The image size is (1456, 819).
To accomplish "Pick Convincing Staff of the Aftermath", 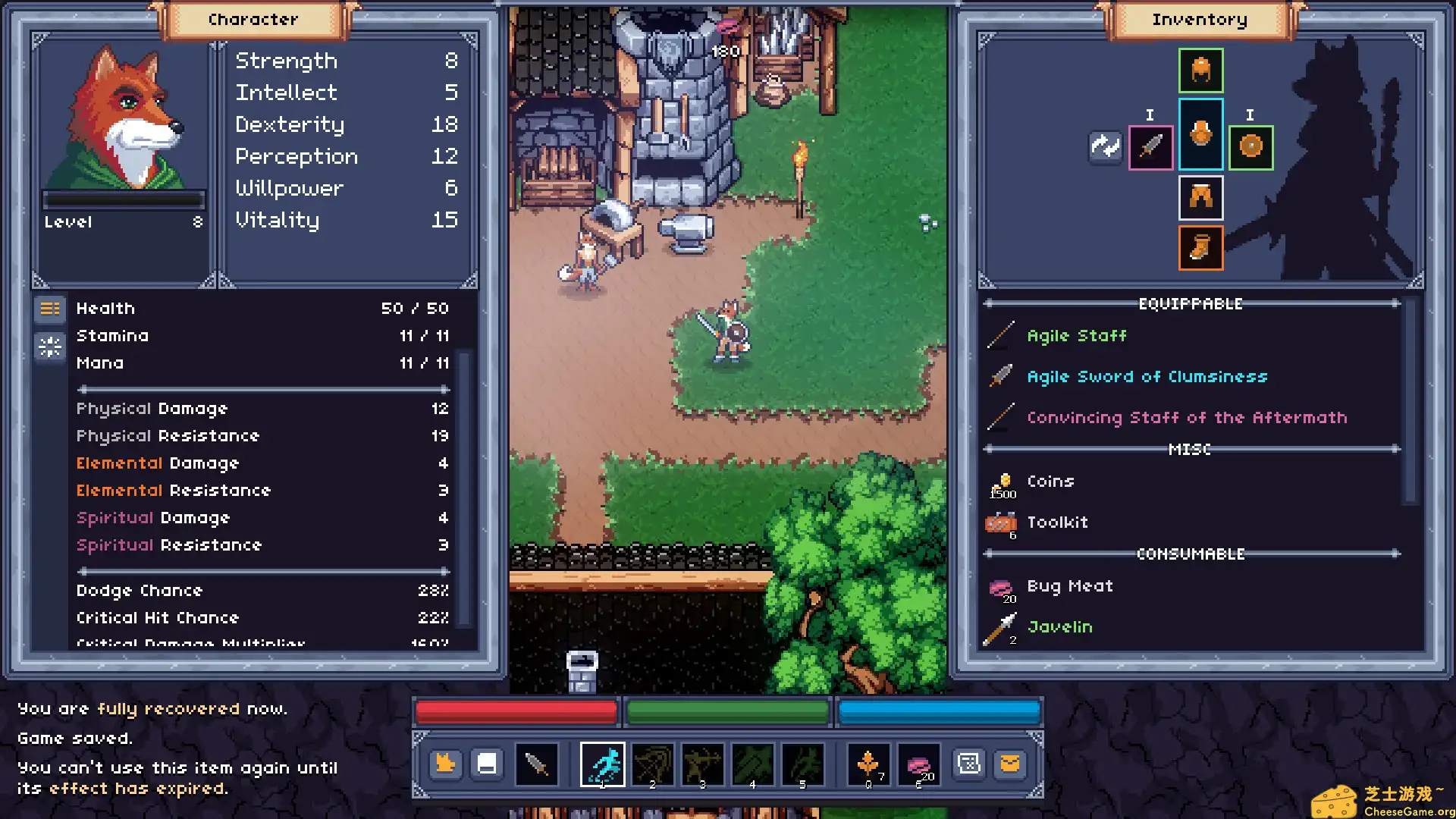I will pyautogui.click(x=1187, y=418).
